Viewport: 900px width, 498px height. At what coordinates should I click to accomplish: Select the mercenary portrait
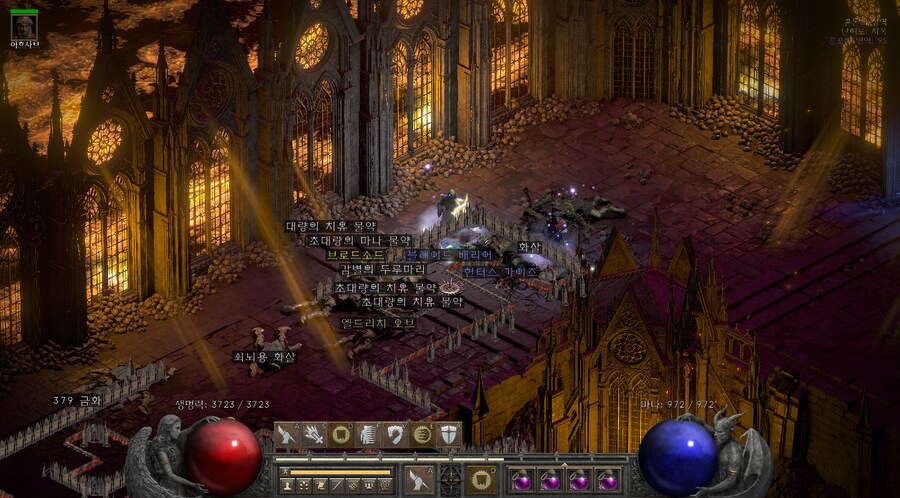coord(23,27)
